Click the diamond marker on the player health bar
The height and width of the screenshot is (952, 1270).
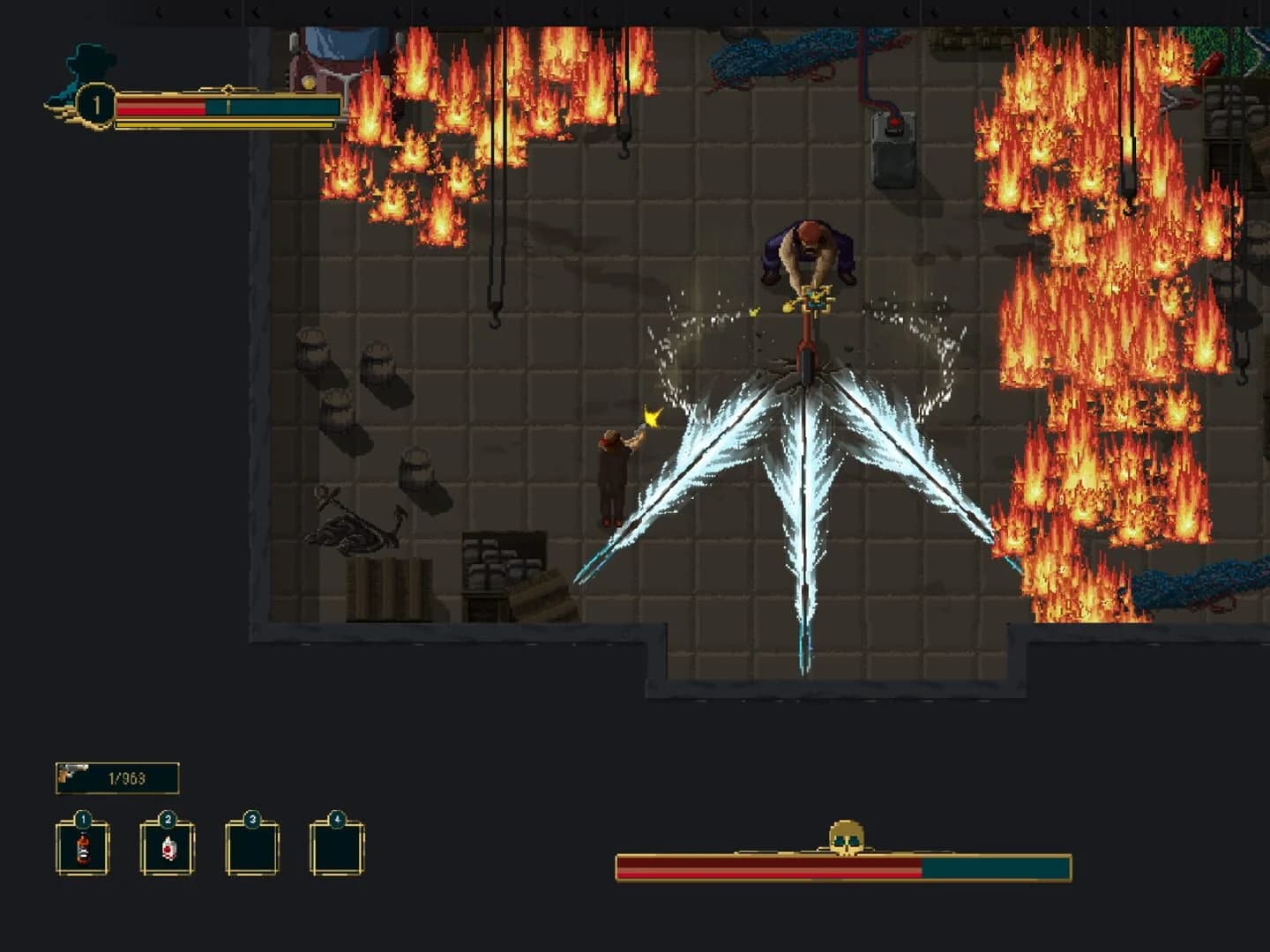pyautogui.click(x=229, y=92)
